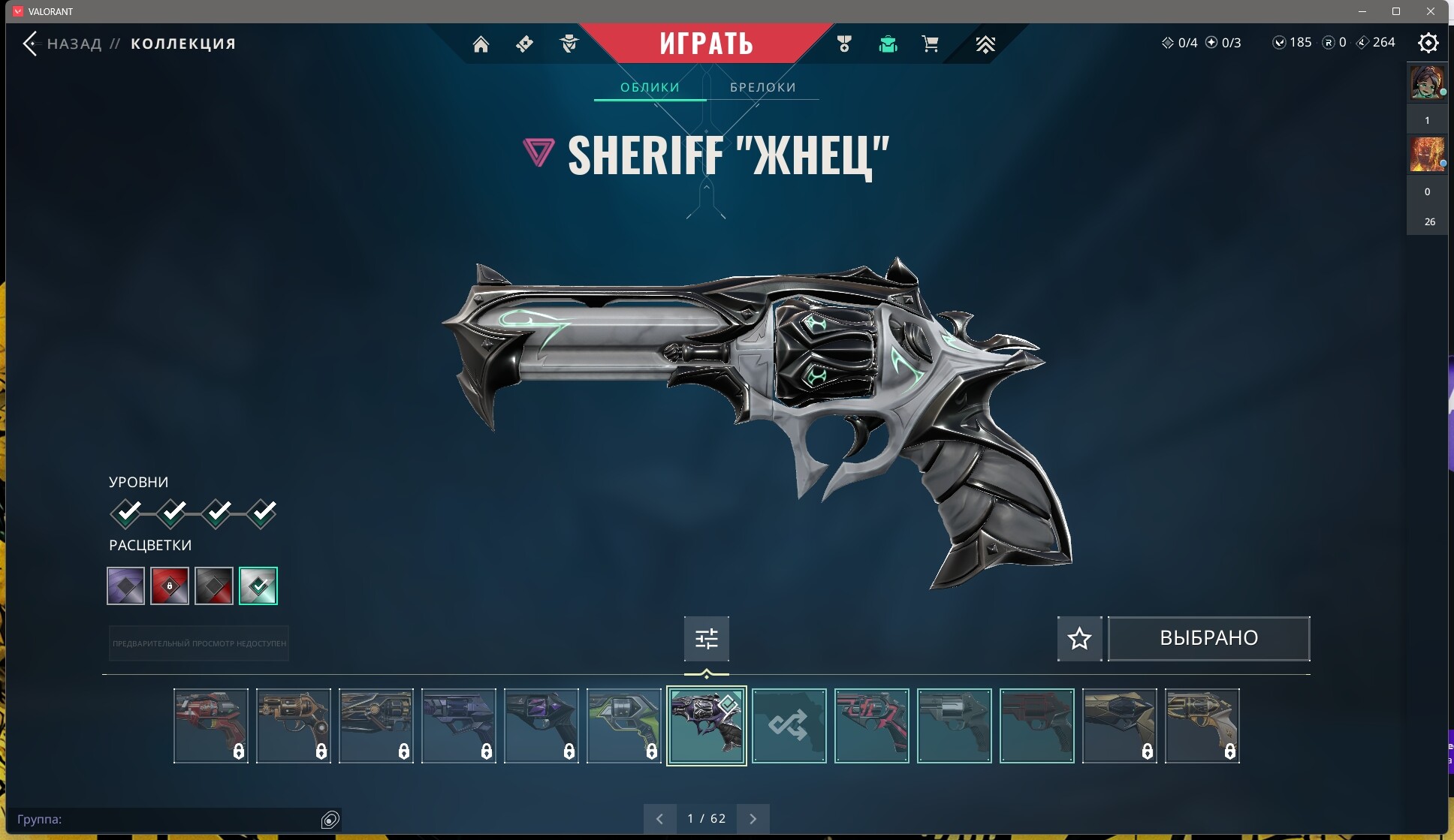Favorite the skin using the star icon
1454x840 pixels.
(1079, 637)
